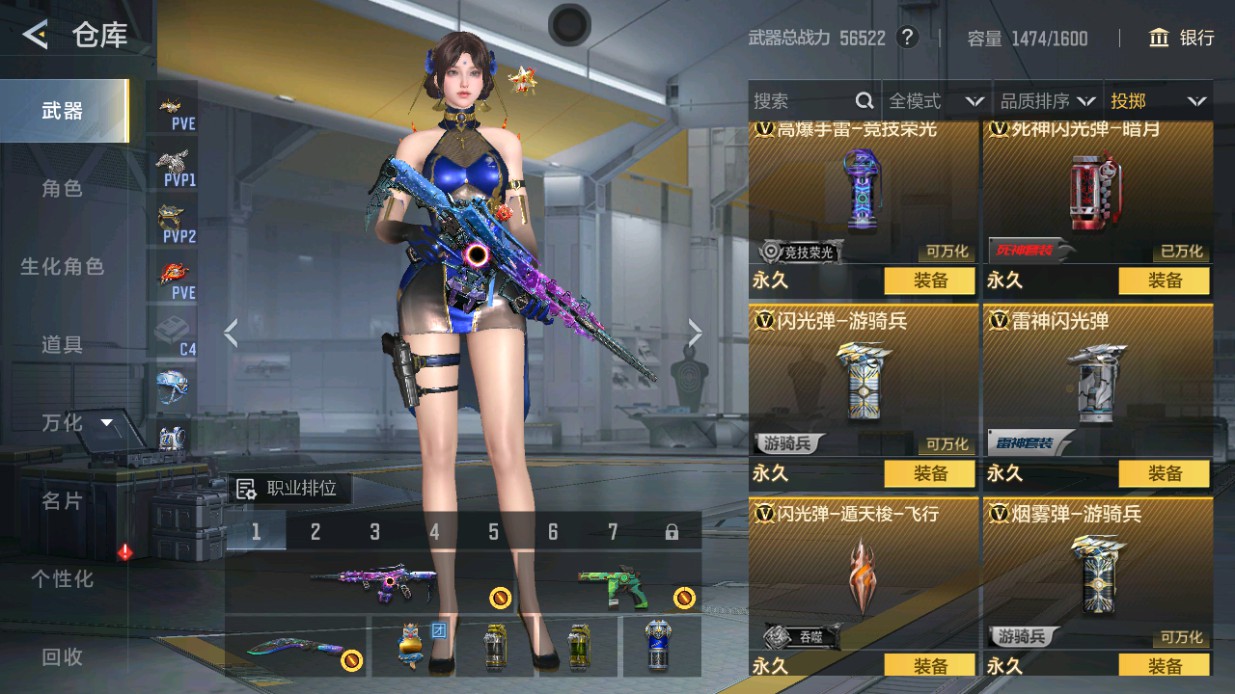This screenshot has height=694, width=1235.
Task: Focus the 搜索 search field
Action: pyautogui.click(x=800, y=101)
